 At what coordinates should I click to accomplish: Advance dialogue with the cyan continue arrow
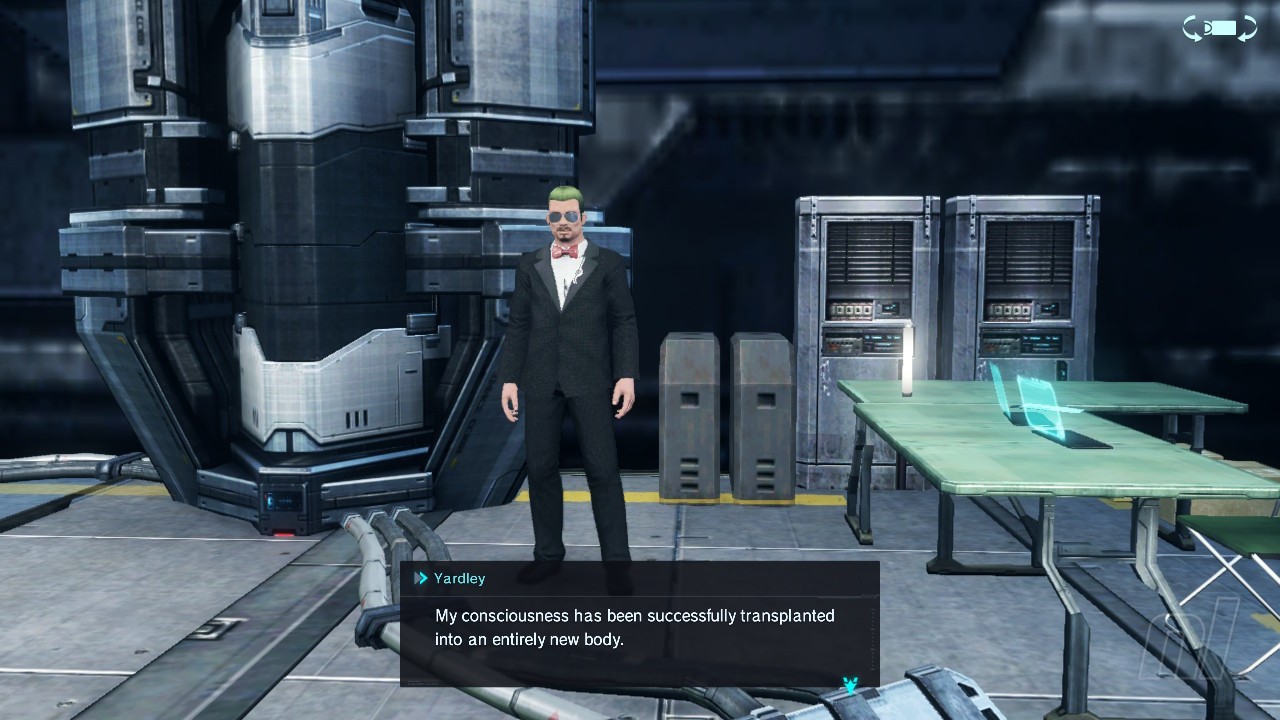click(x=850, y=686)
